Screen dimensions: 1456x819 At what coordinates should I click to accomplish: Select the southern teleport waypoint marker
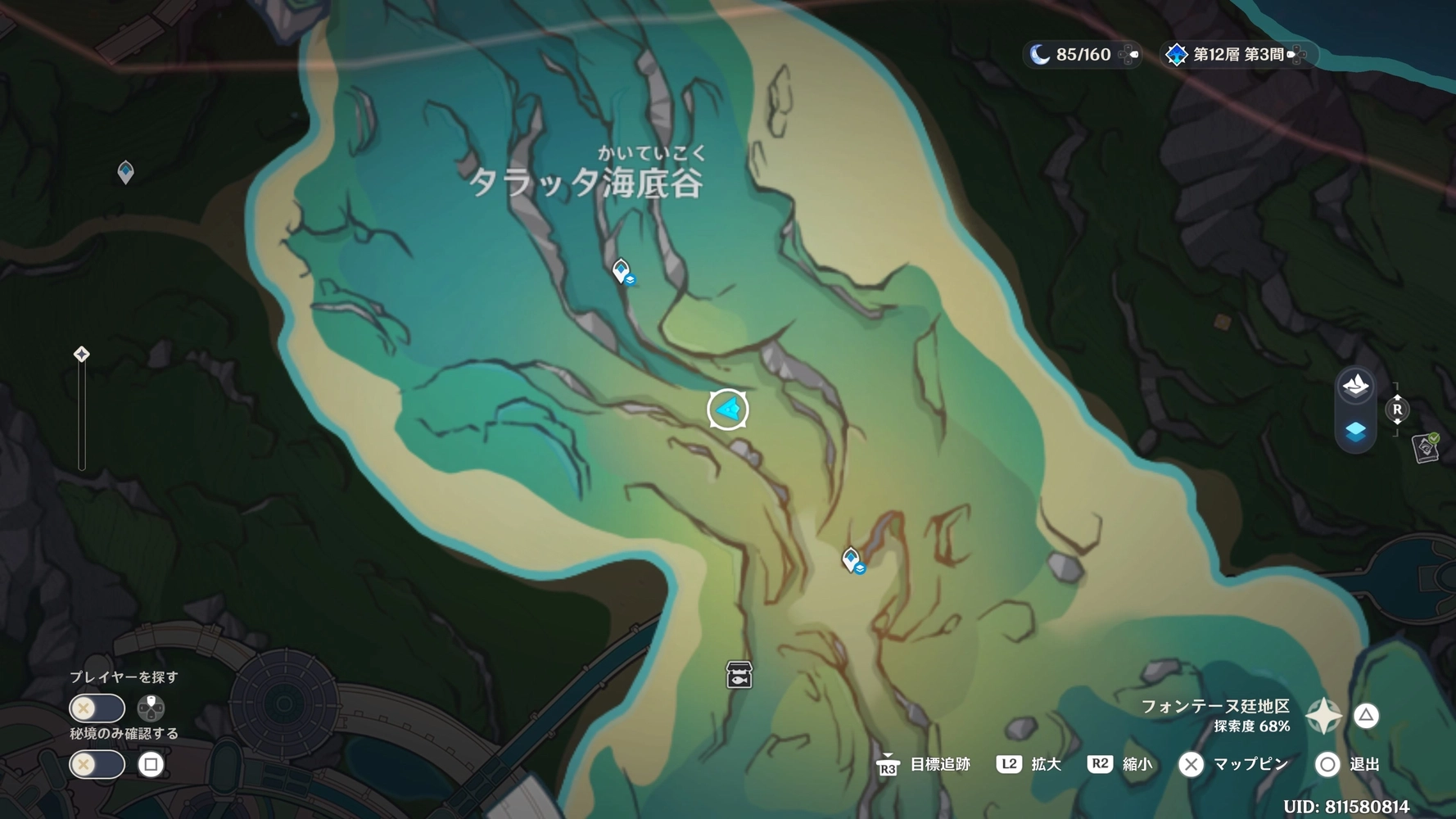point(849,559)
